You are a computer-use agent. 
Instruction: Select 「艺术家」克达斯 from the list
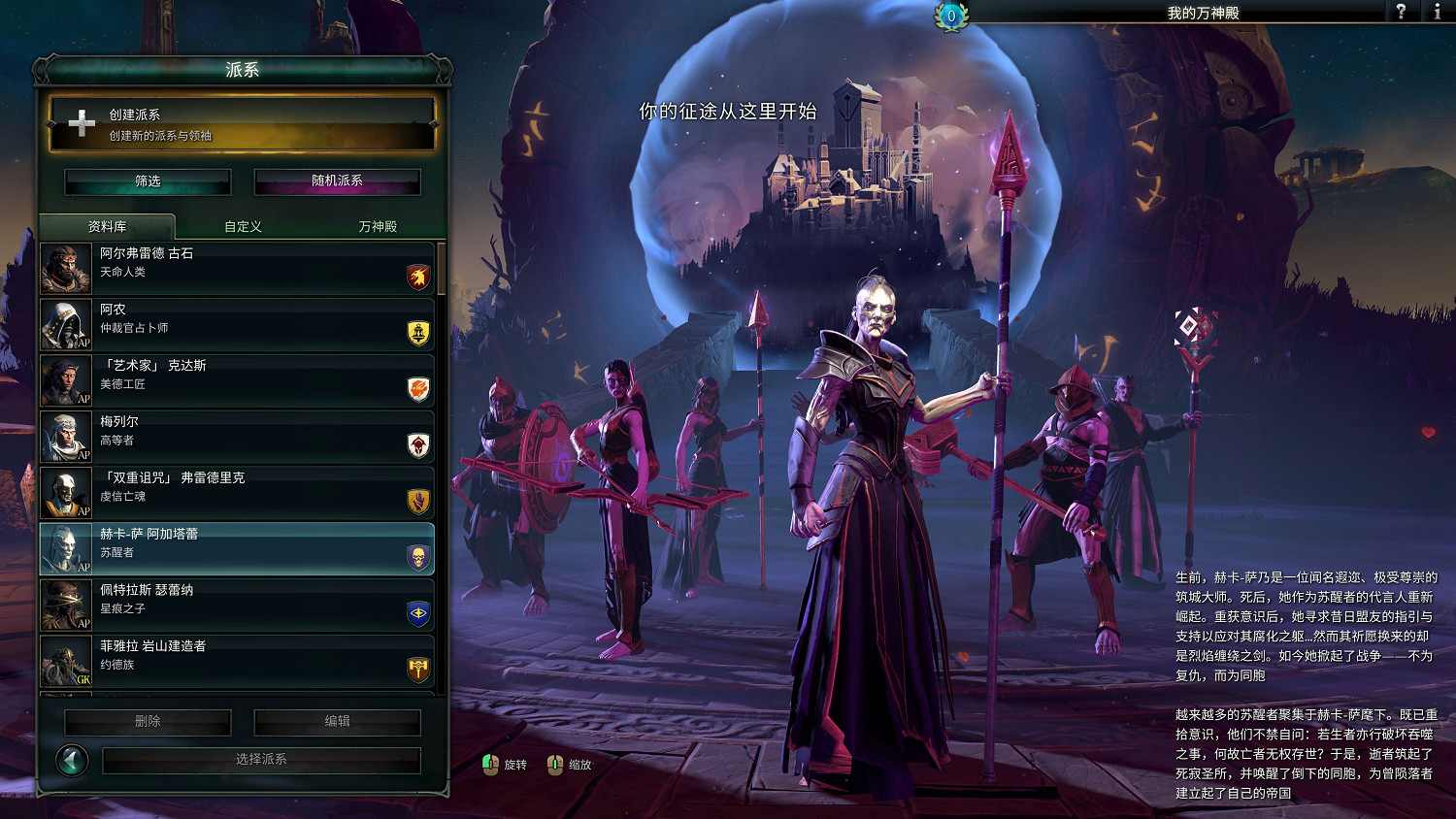pos(236,380)
